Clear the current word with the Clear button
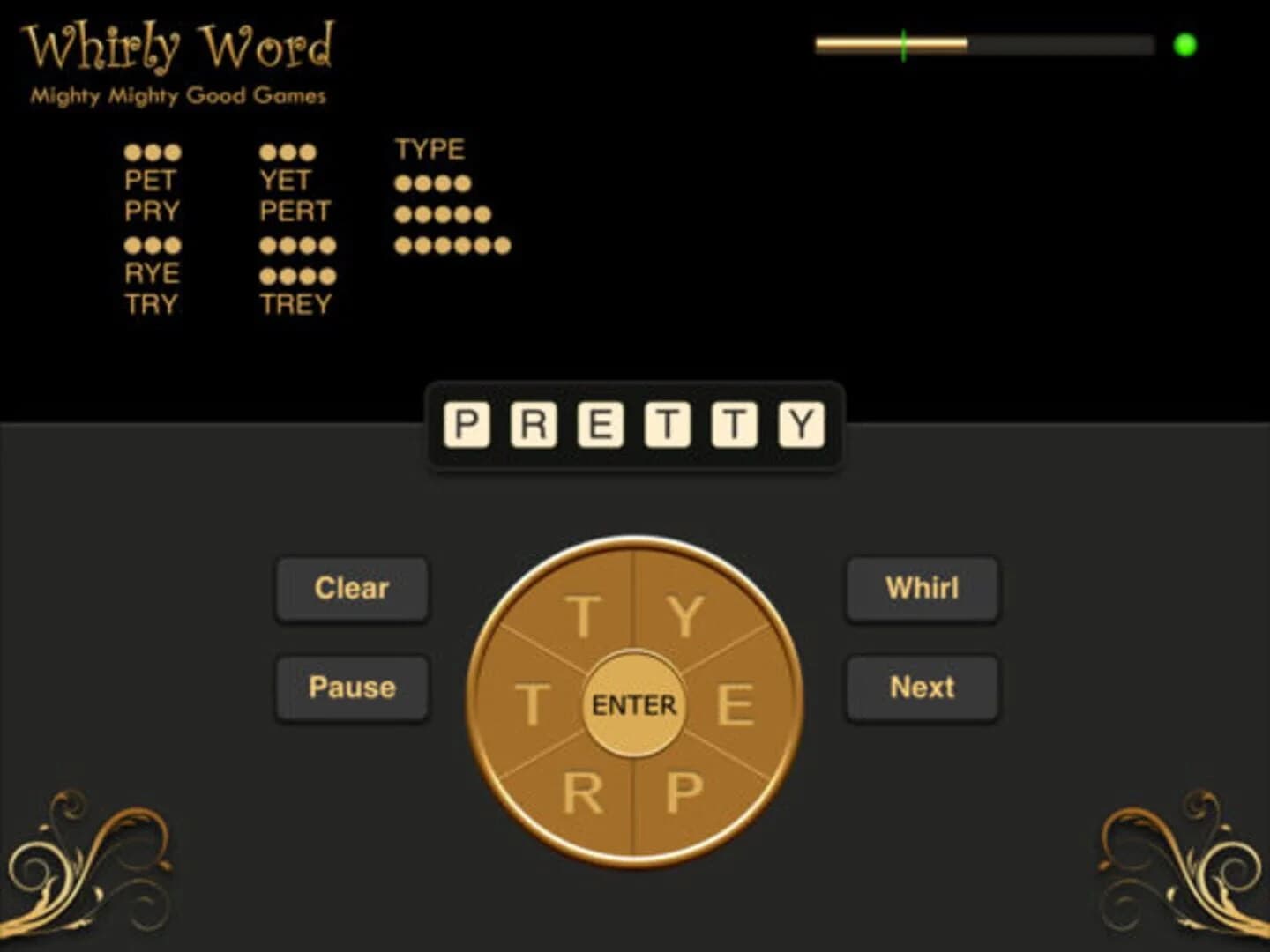 pyautogui.click(x=352, y=589)
